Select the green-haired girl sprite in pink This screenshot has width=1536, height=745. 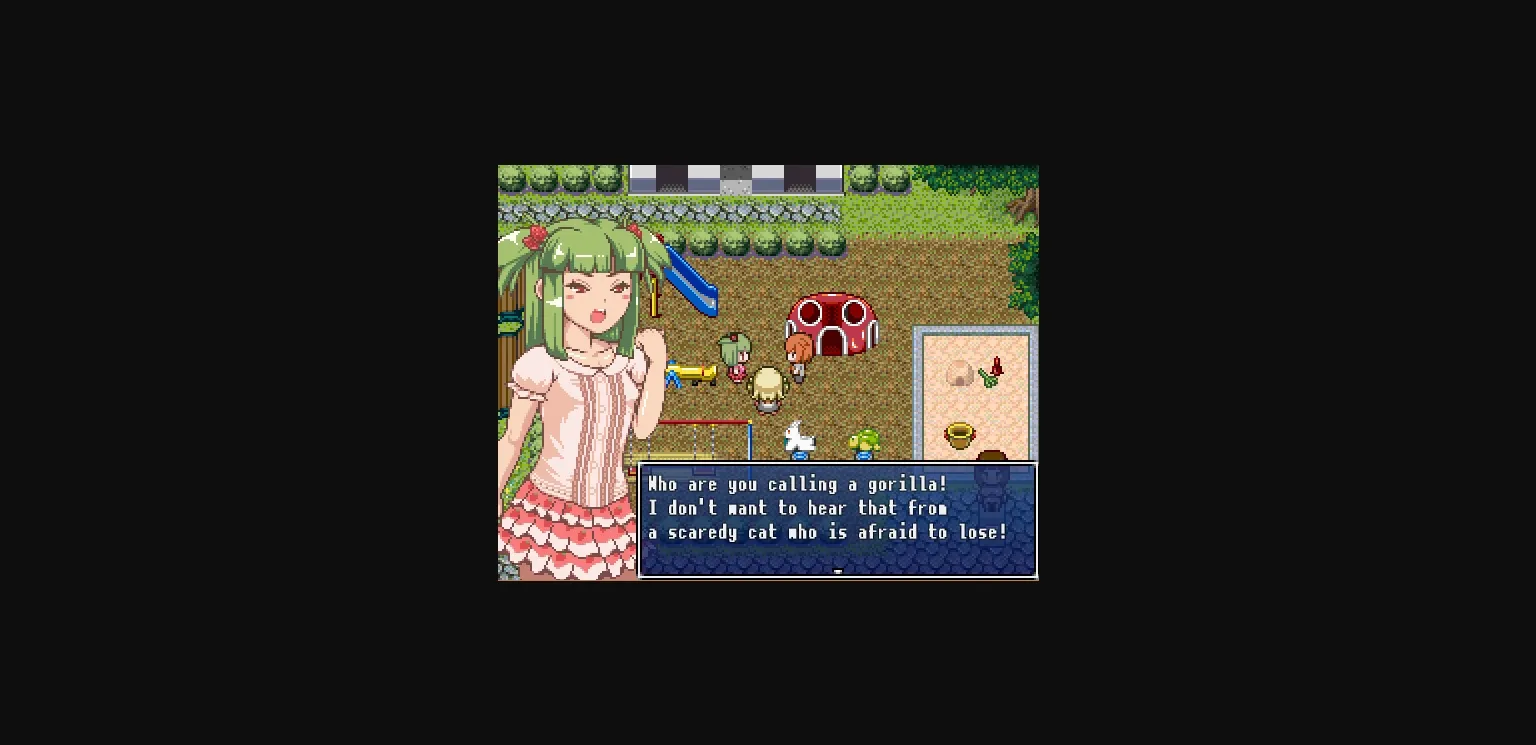[x=735, y=355]
